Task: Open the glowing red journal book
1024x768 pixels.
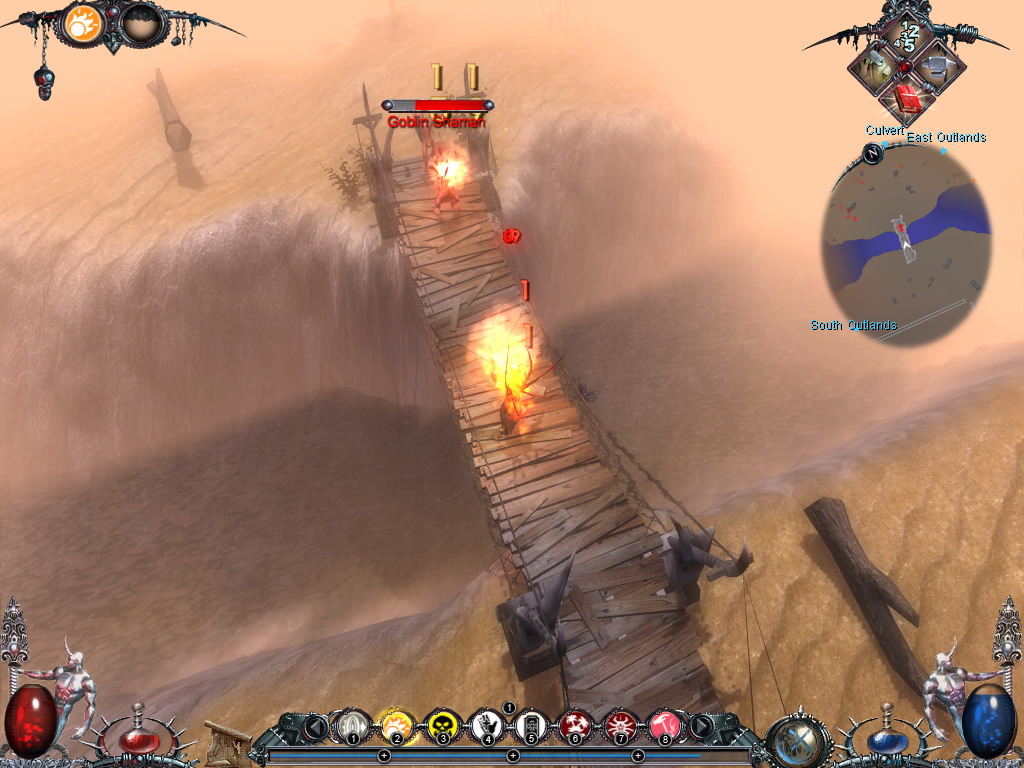Action: [907, 98]
